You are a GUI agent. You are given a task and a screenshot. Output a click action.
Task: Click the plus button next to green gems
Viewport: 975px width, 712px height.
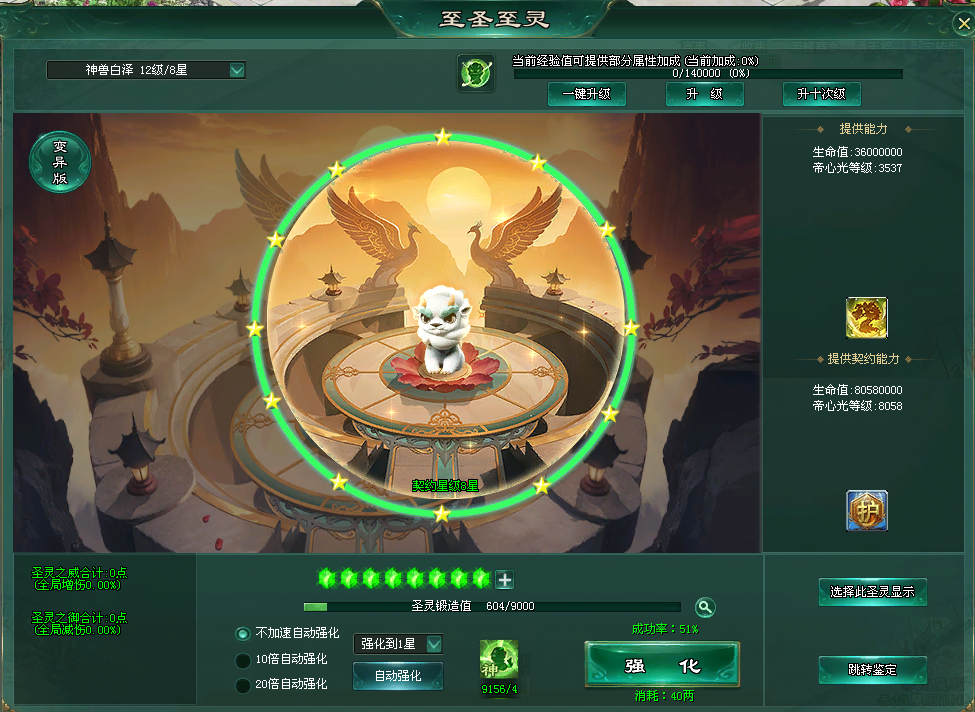tap(505, 580)
